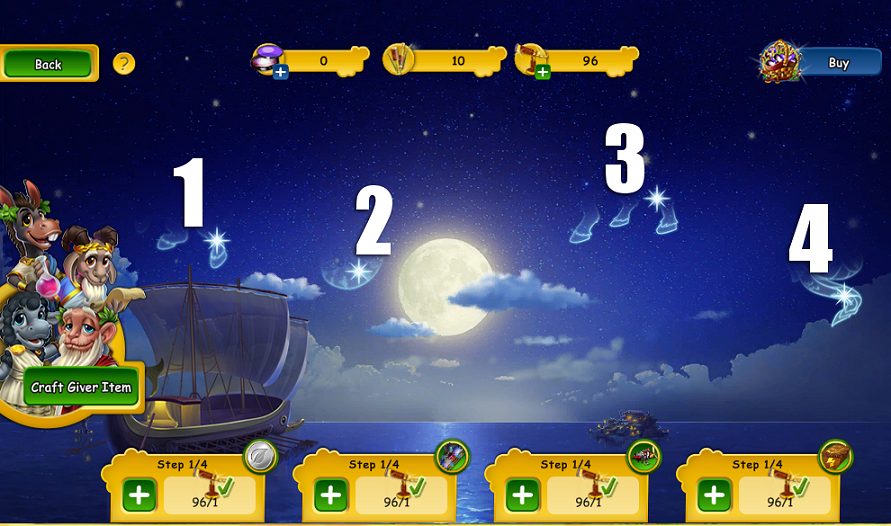
Task: Inspect the treasure chest reward icon
Action: tap(835, 457)
